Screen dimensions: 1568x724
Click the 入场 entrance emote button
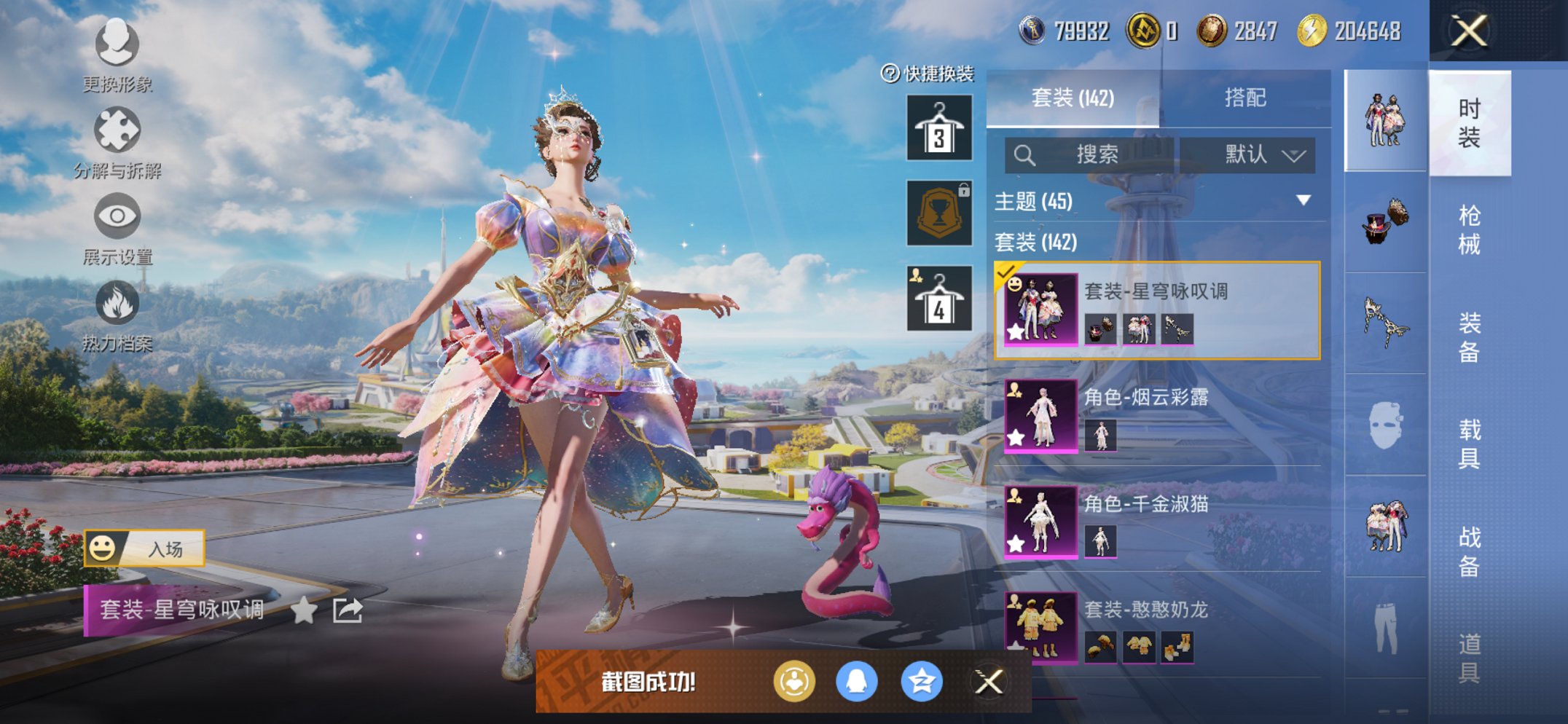click(145, 548)
